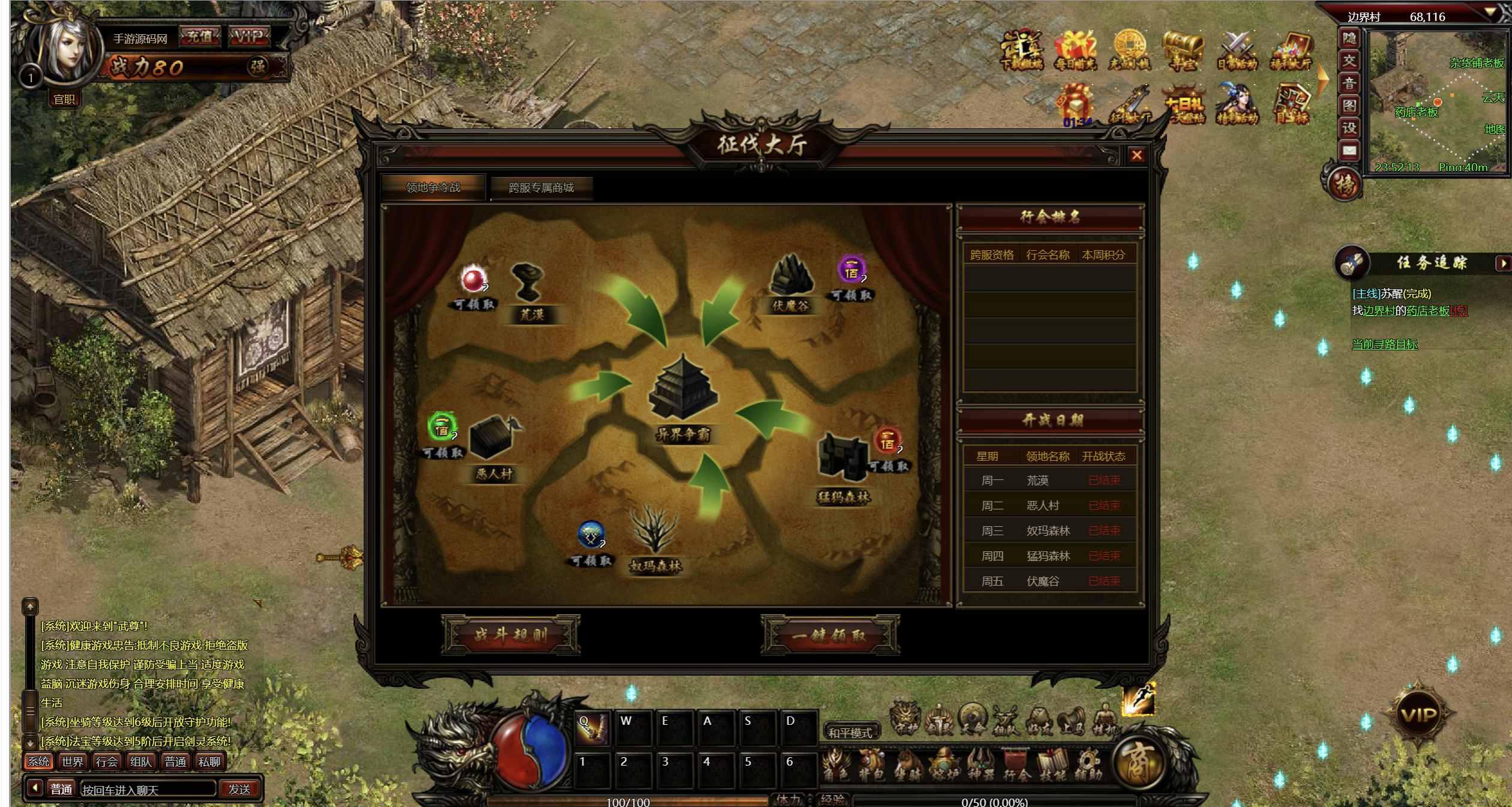The height and width of the screenshot is (807, 1512).
Task: Open the 寻宝 treasure chest icon
Action: click(1182, 50)
